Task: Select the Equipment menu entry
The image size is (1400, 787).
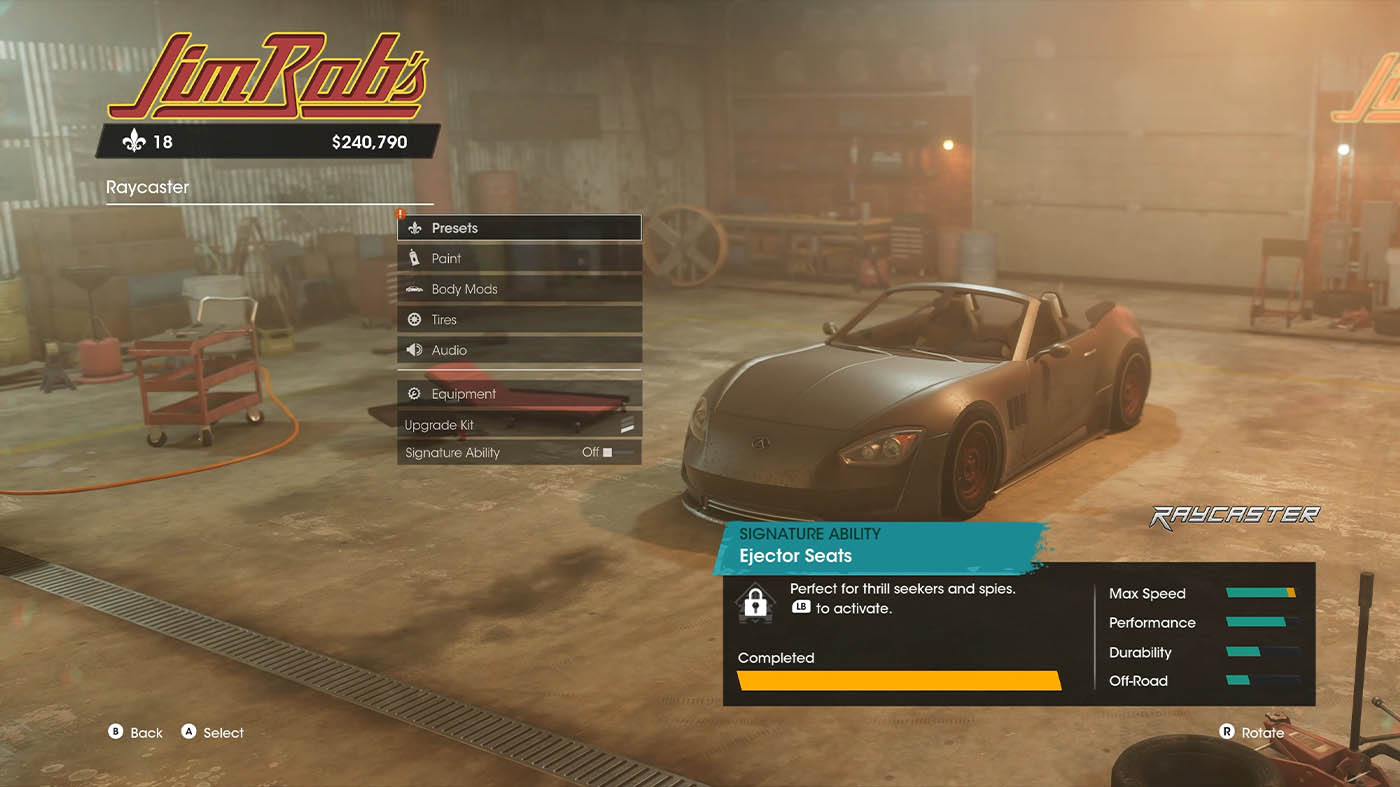Action: [519, 394]
